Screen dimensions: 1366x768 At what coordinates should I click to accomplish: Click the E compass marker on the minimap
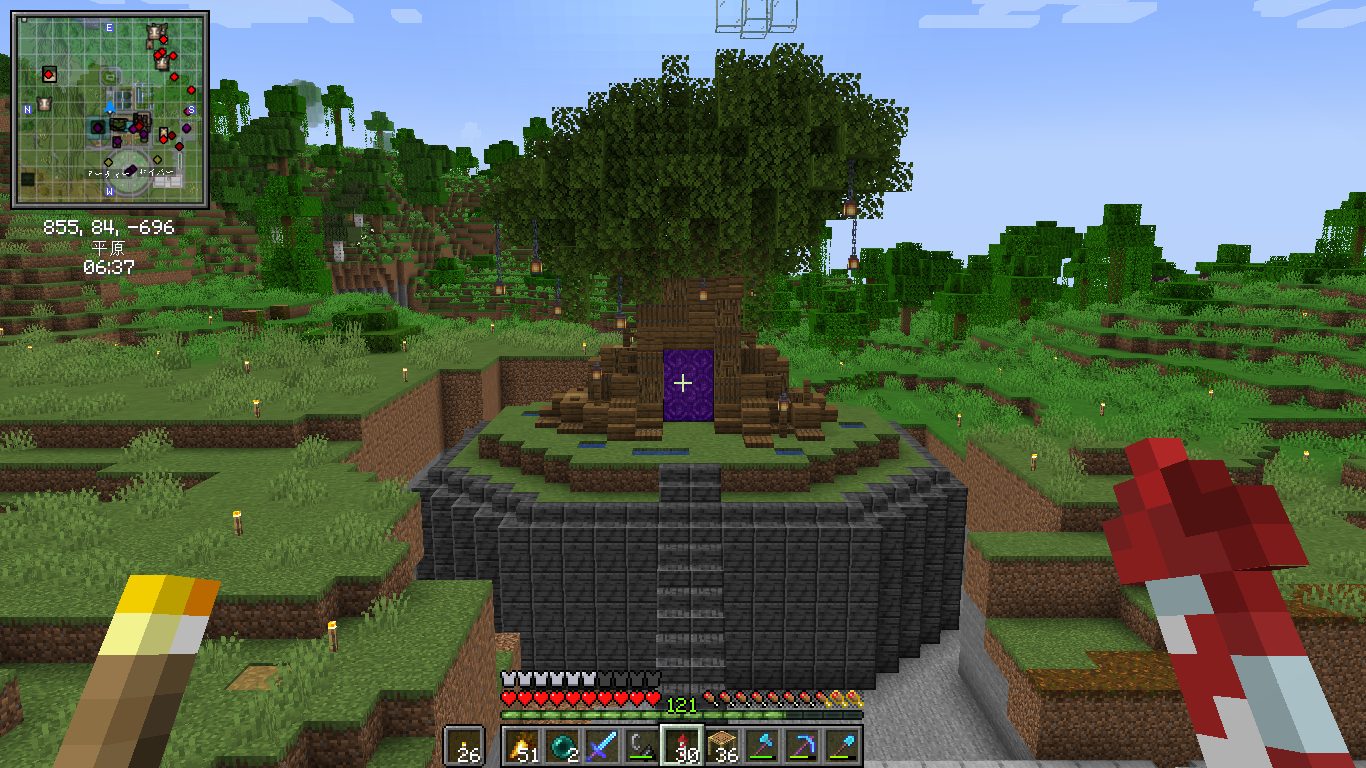point(108,28)
